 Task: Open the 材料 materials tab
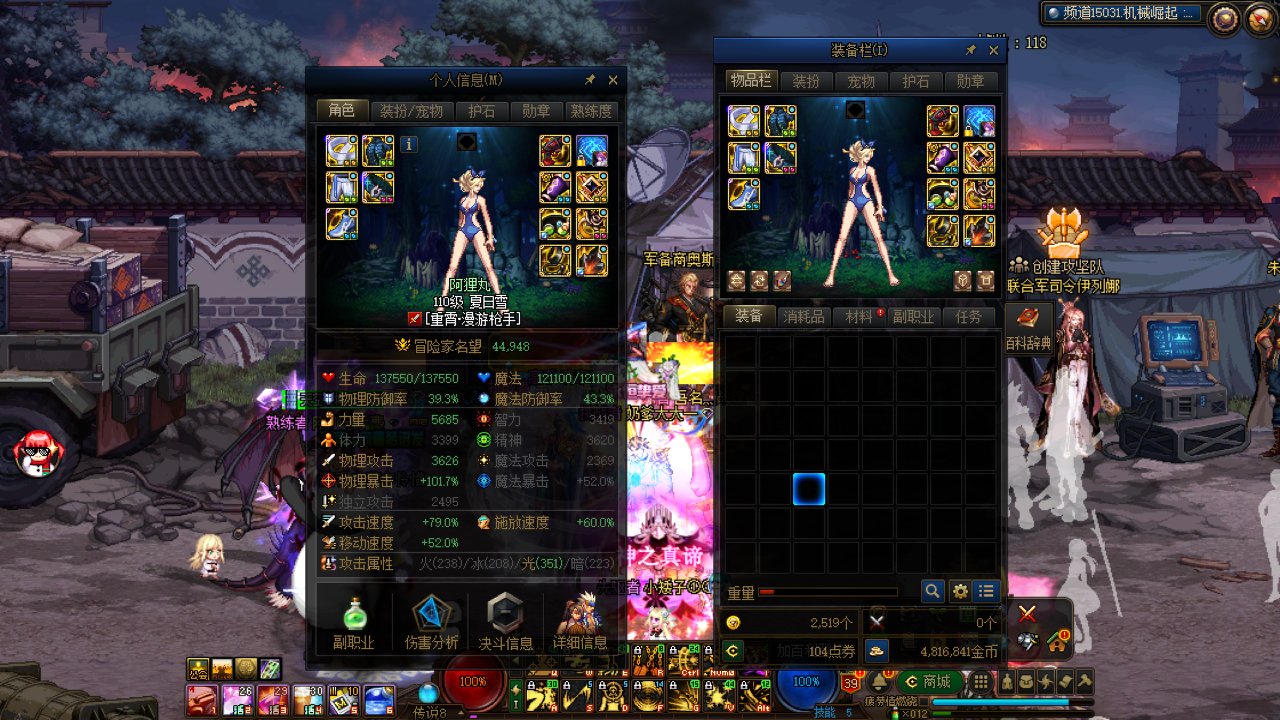859,317
